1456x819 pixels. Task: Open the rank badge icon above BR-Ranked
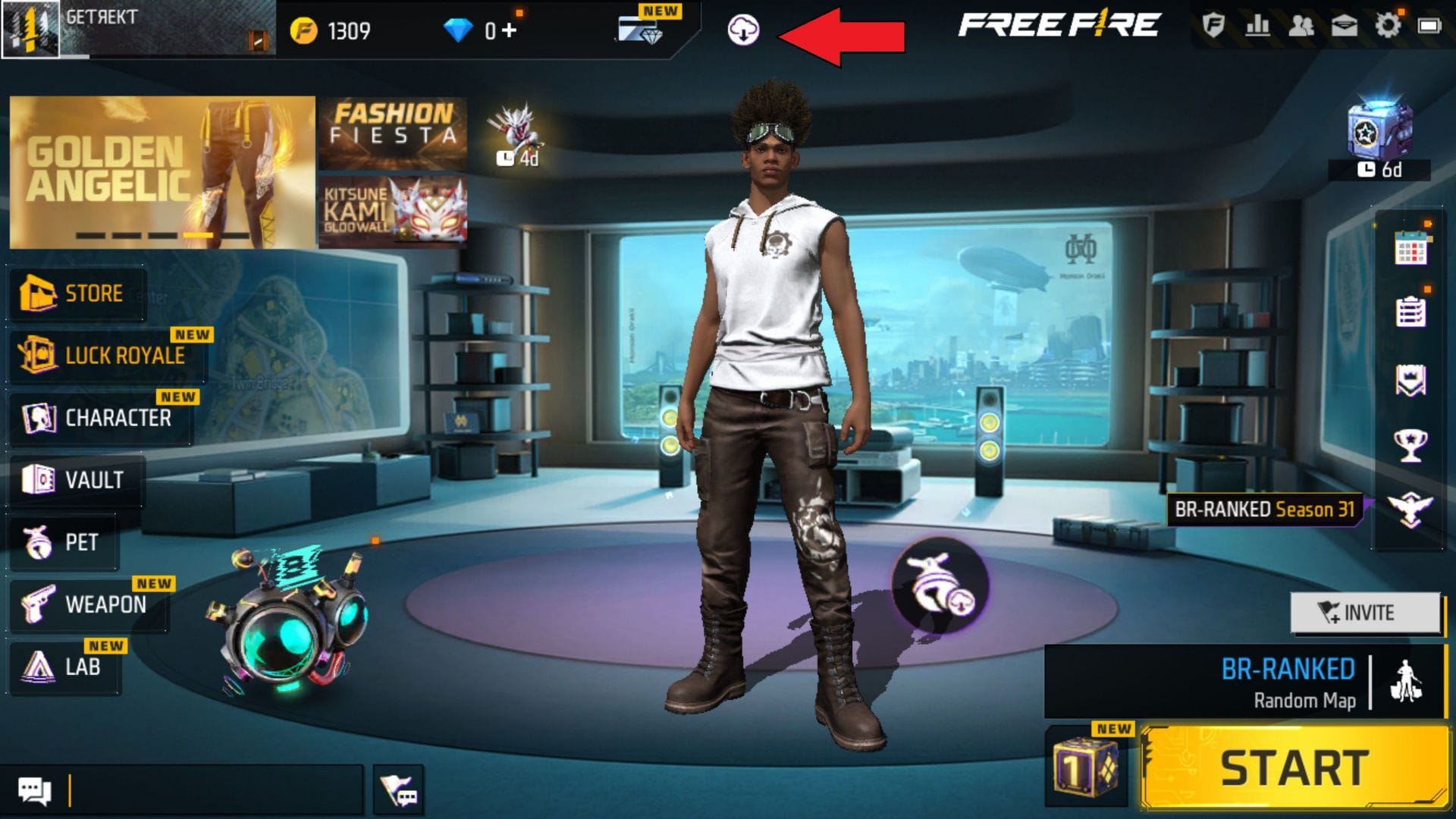[x=1412, y=507]
